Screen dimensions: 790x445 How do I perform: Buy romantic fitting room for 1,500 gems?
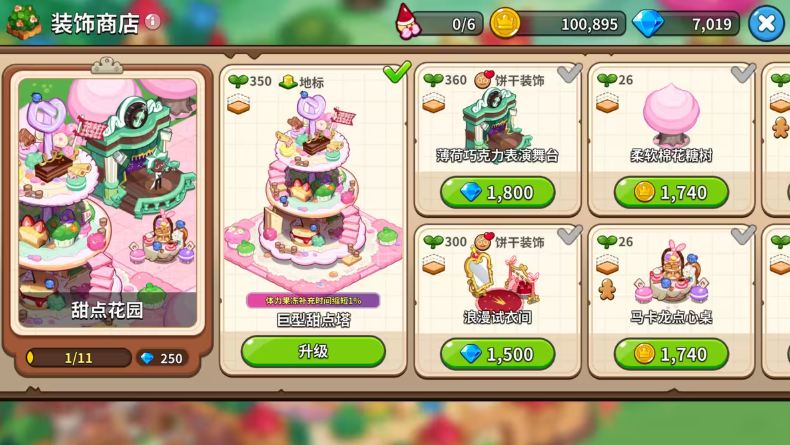pos(497,354)
